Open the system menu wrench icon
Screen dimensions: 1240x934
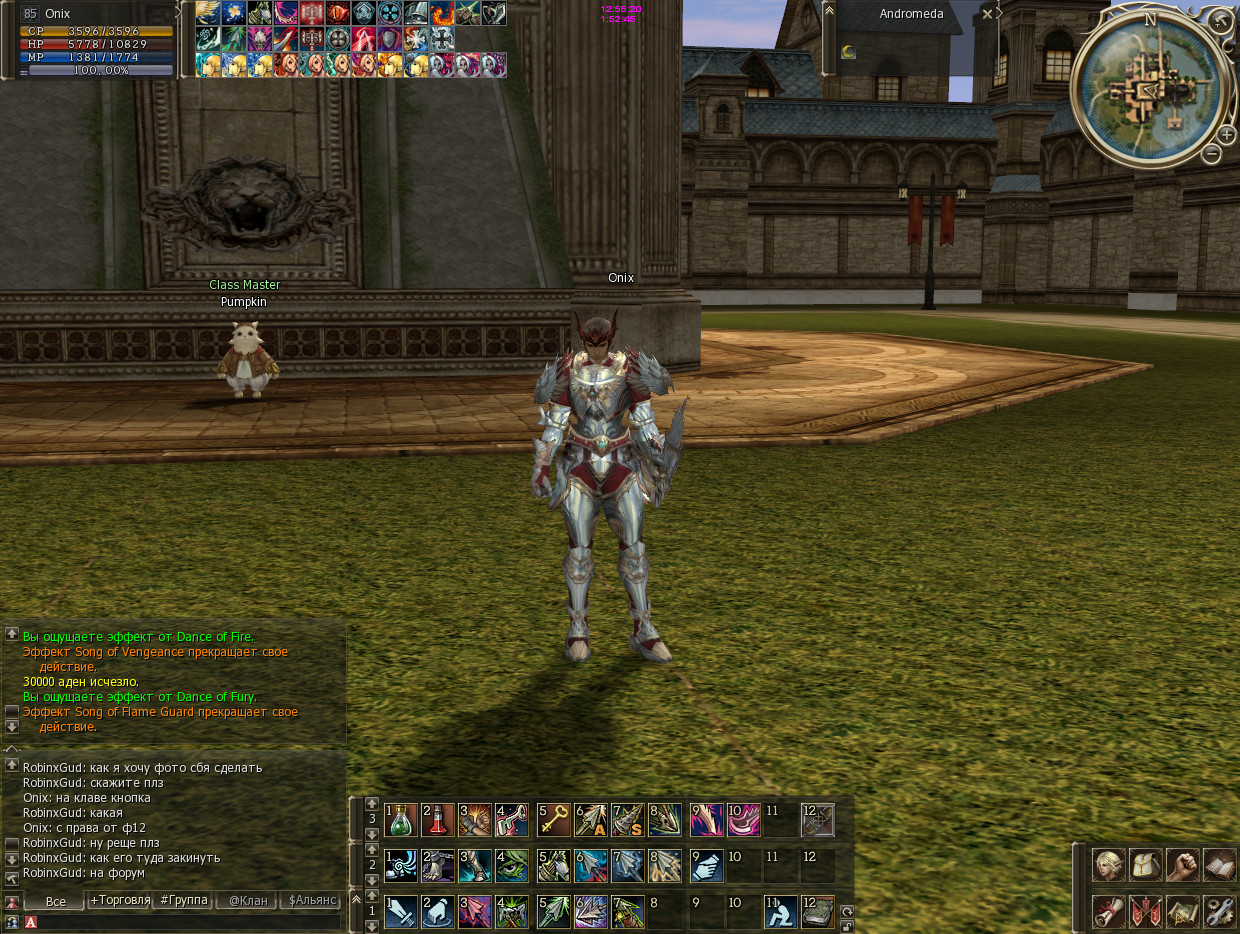tap(1220, 911)
